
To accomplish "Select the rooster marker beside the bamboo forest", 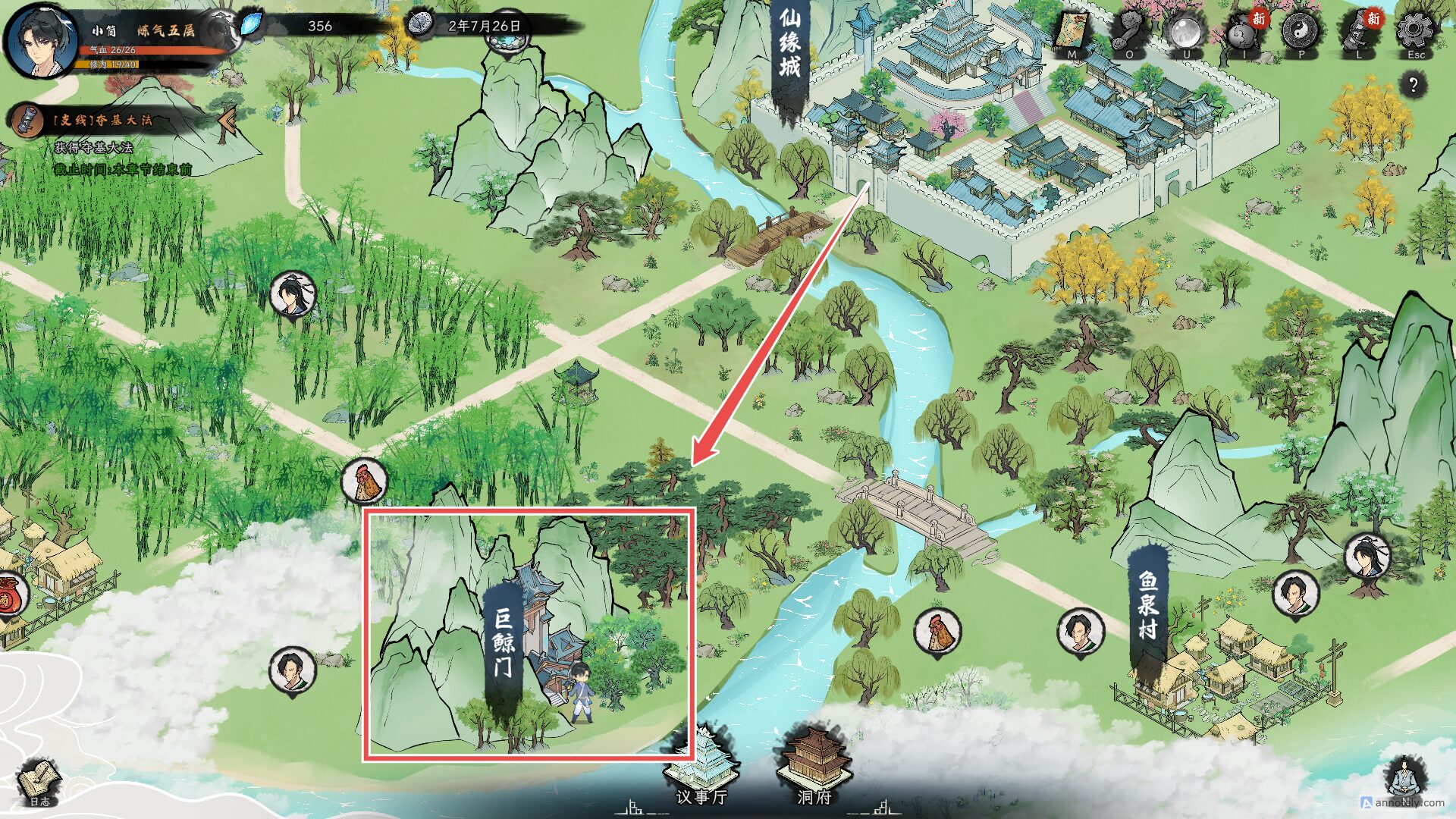I will coord(365,481).
